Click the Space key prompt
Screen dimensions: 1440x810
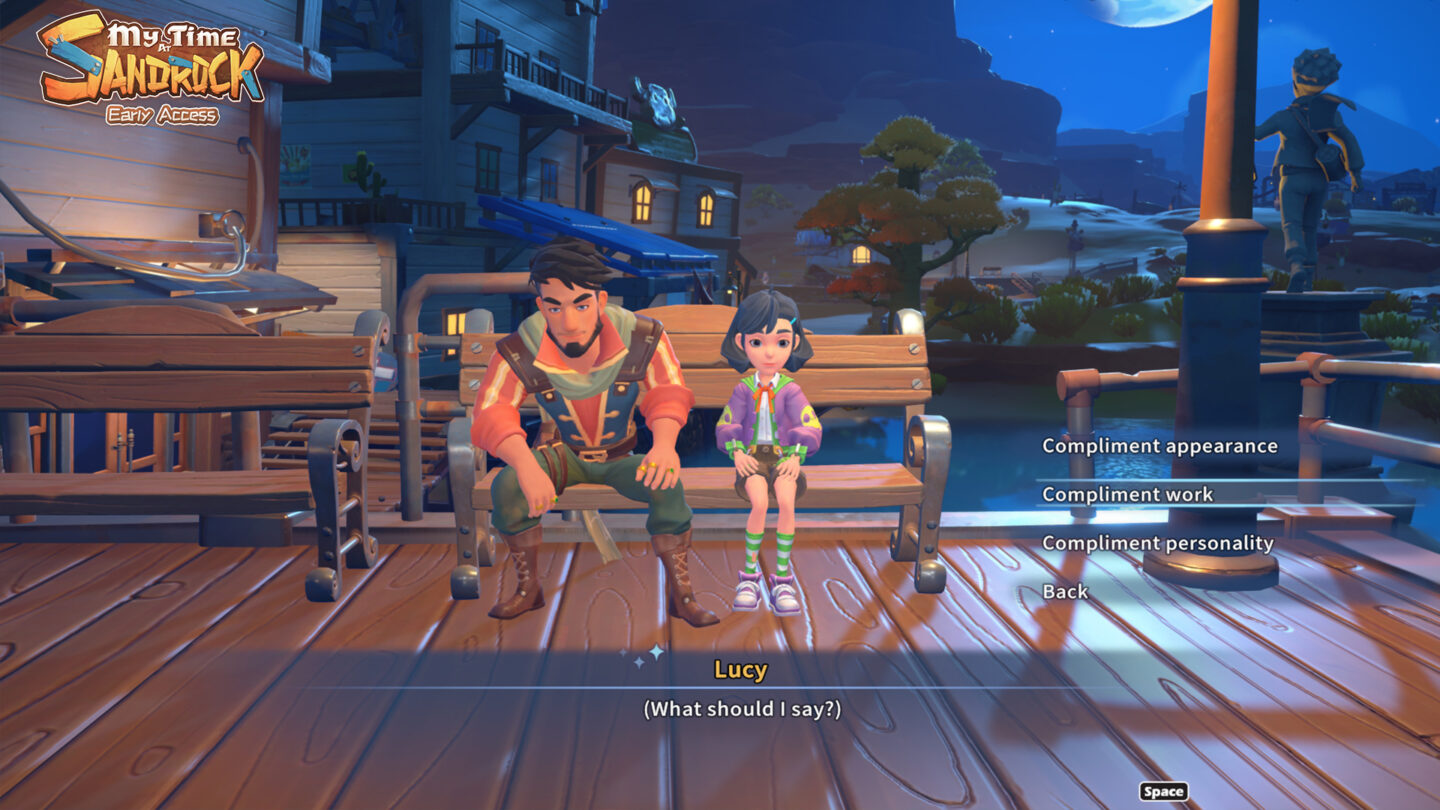pyautogui.click(x=1163, y=791)
